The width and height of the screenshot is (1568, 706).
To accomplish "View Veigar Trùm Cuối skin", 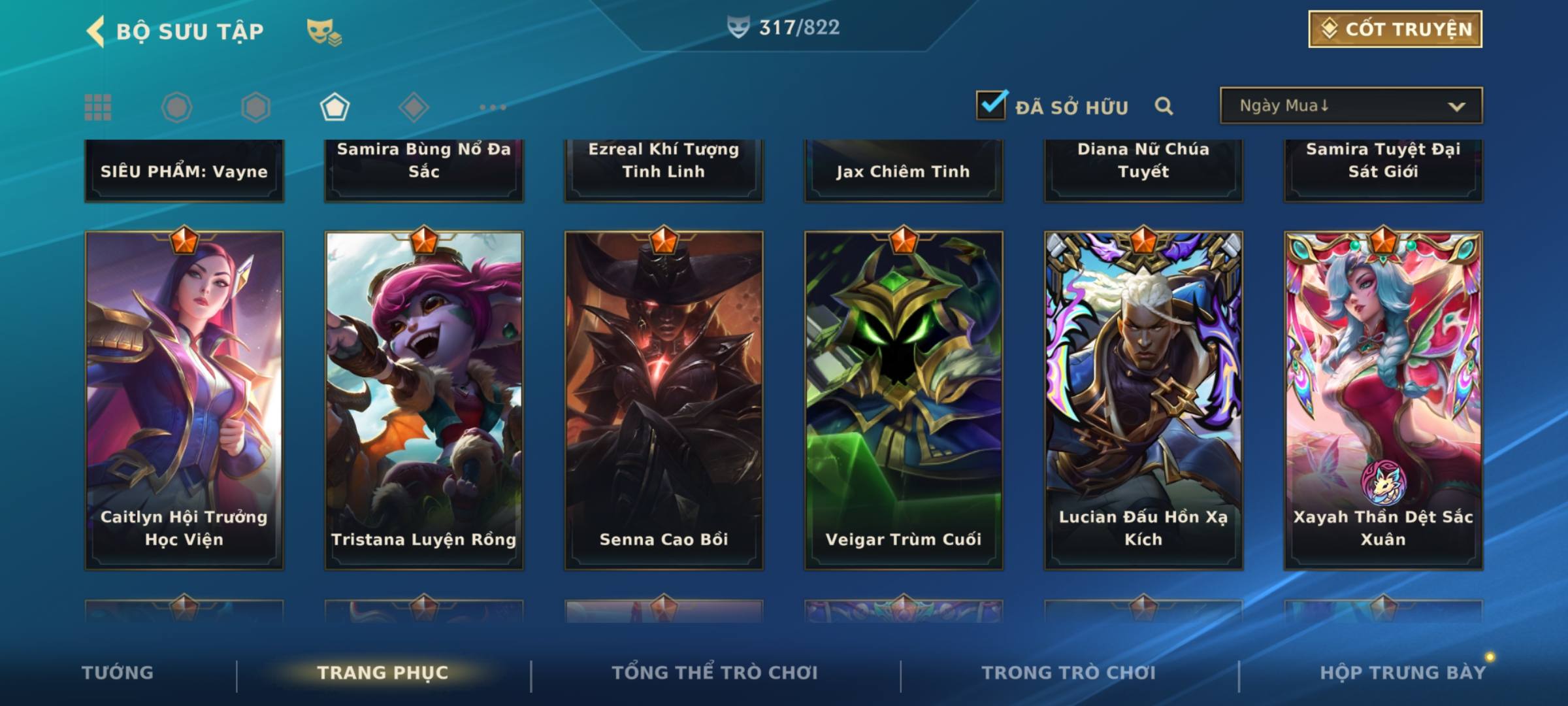I will coord(904,400).
